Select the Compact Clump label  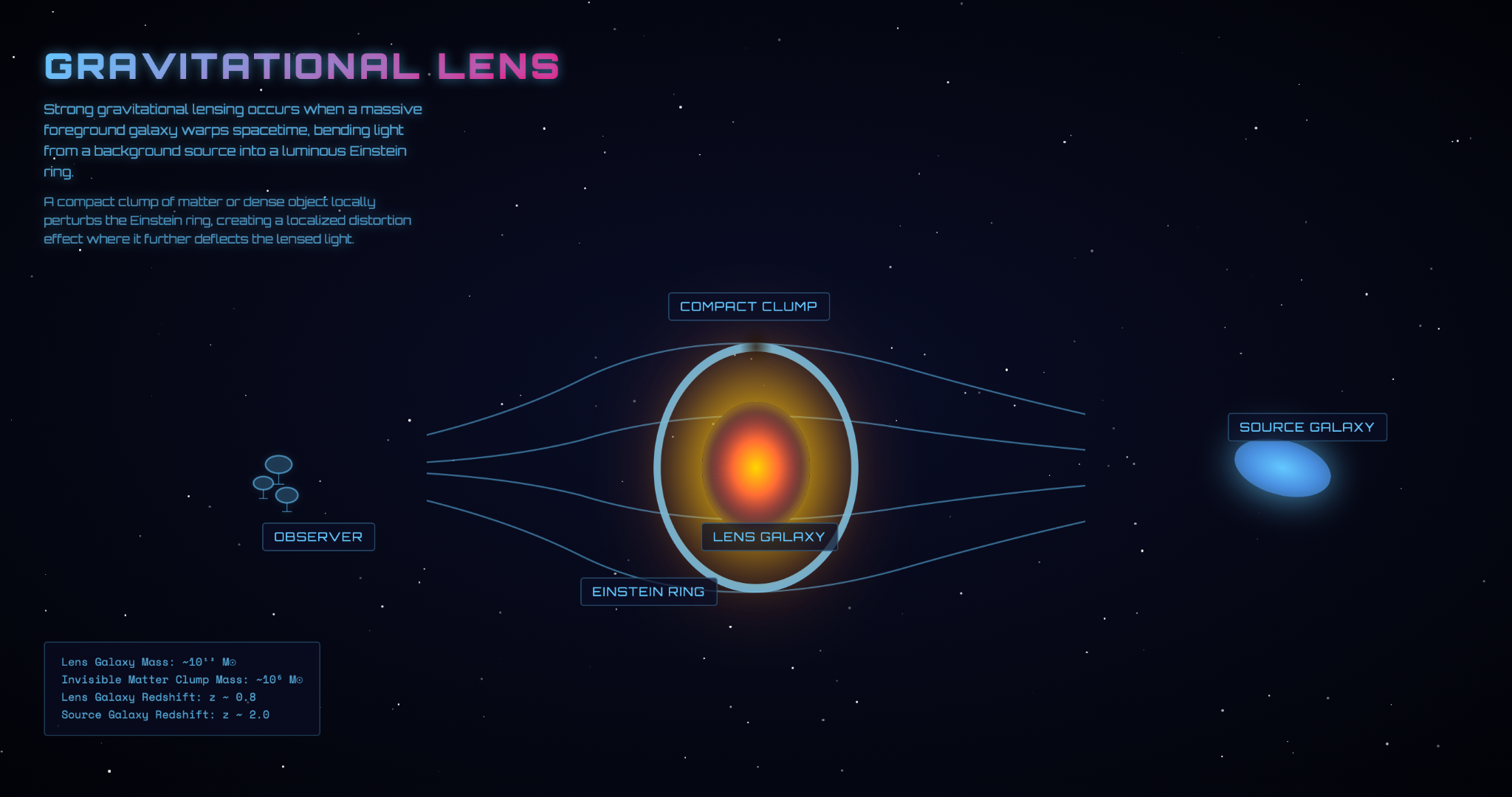pyautogui.click(x=749, y=307)
